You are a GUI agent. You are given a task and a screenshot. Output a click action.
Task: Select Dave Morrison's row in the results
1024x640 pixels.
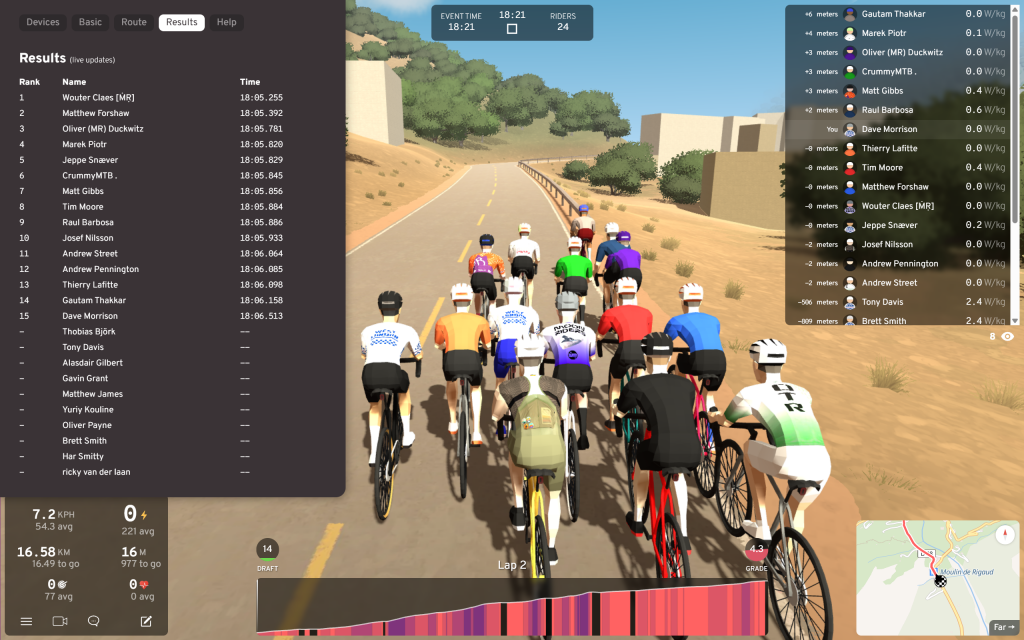[91, 316]
